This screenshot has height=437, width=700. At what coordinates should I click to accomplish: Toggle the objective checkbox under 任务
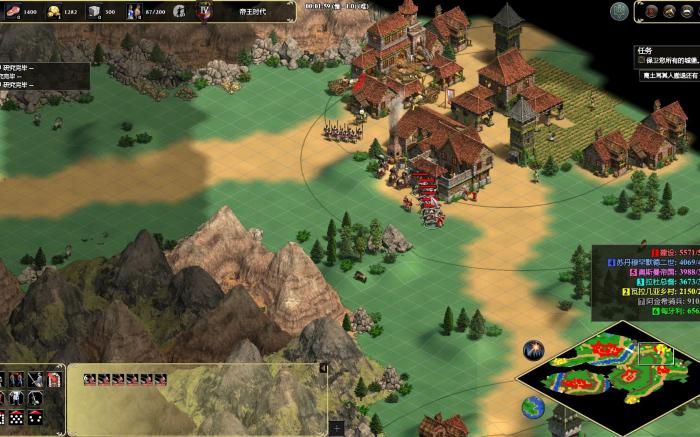tap(640, 60)
